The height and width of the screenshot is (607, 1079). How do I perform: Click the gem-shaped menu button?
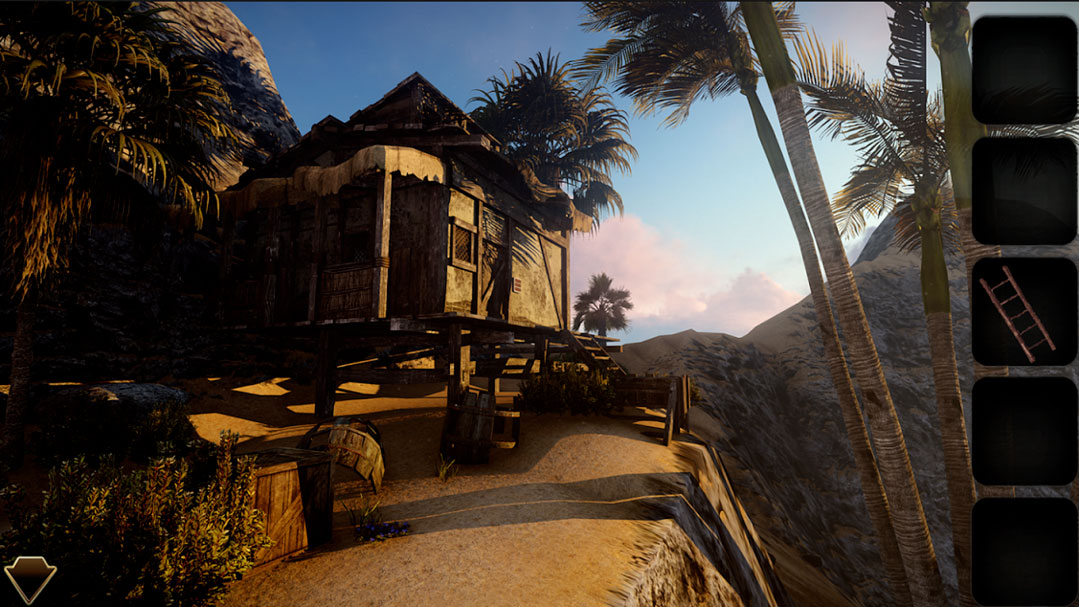pyautogui.click(x=30, y=578)
